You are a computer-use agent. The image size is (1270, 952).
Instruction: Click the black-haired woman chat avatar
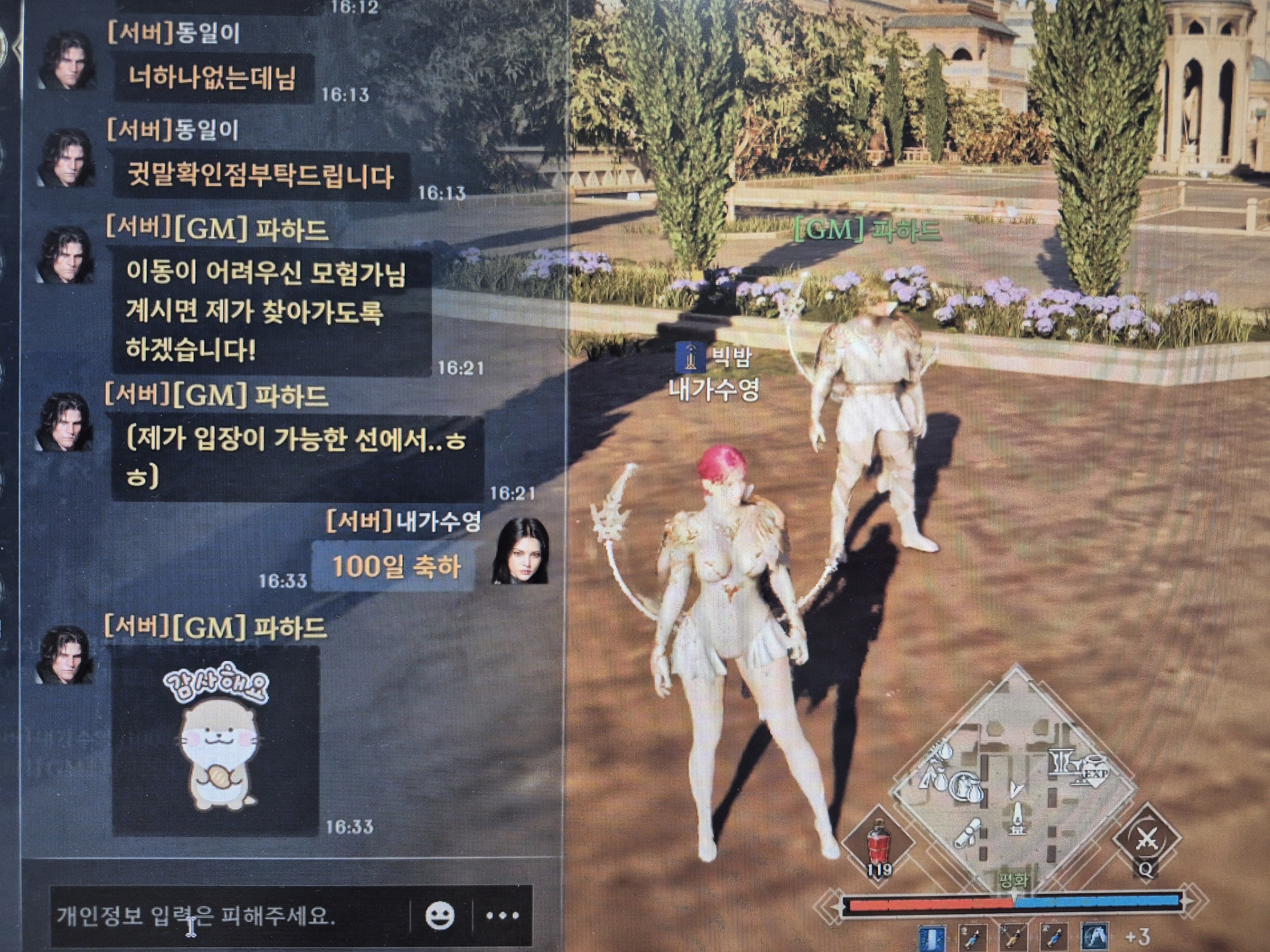point(520,552)
